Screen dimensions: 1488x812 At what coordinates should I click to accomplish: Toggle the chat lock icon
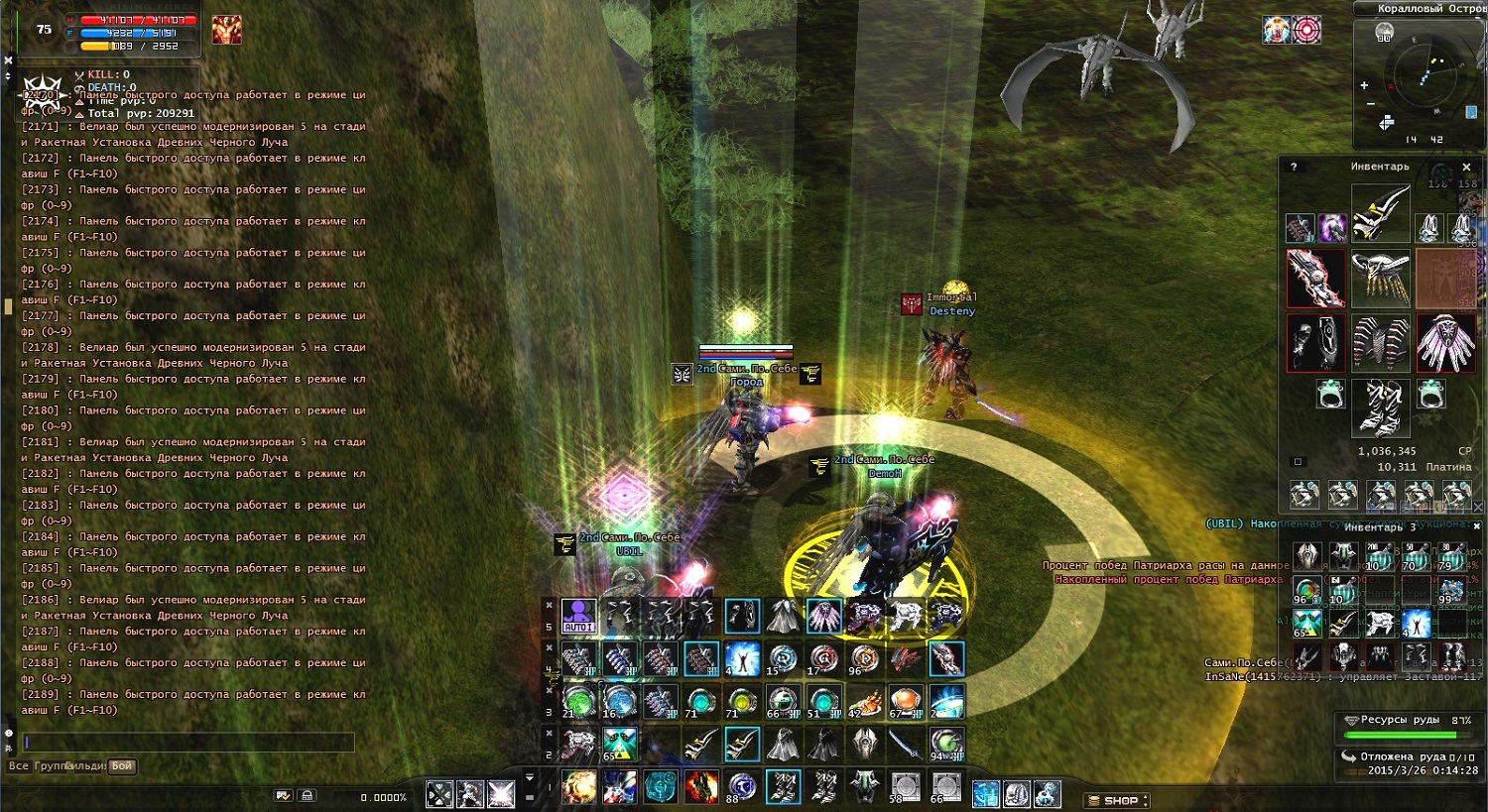pos(308,795)
